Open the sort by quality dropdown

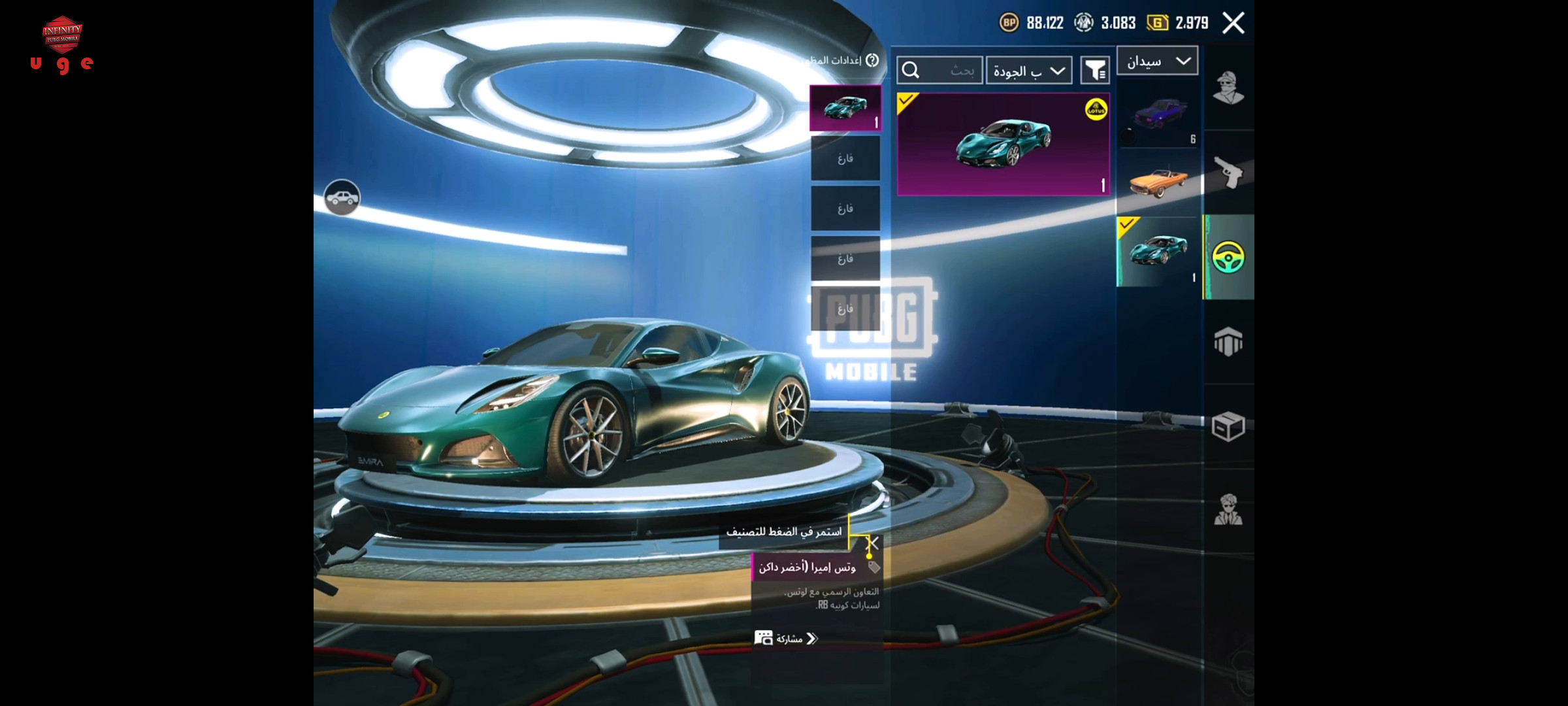(x=1029, y=71)
